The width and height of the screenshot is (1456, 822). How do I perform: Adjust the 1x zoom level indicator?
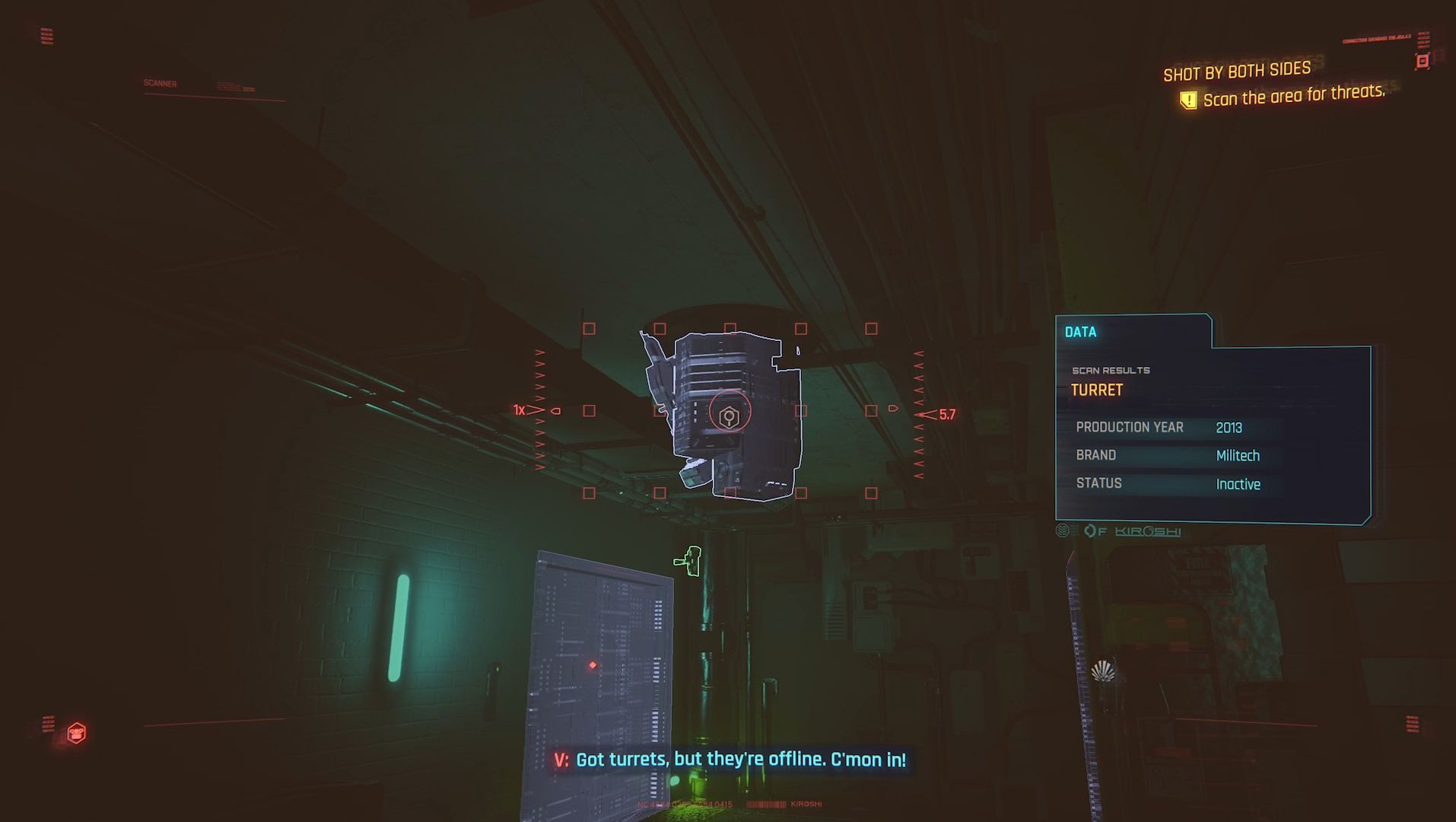coord(520,409)
